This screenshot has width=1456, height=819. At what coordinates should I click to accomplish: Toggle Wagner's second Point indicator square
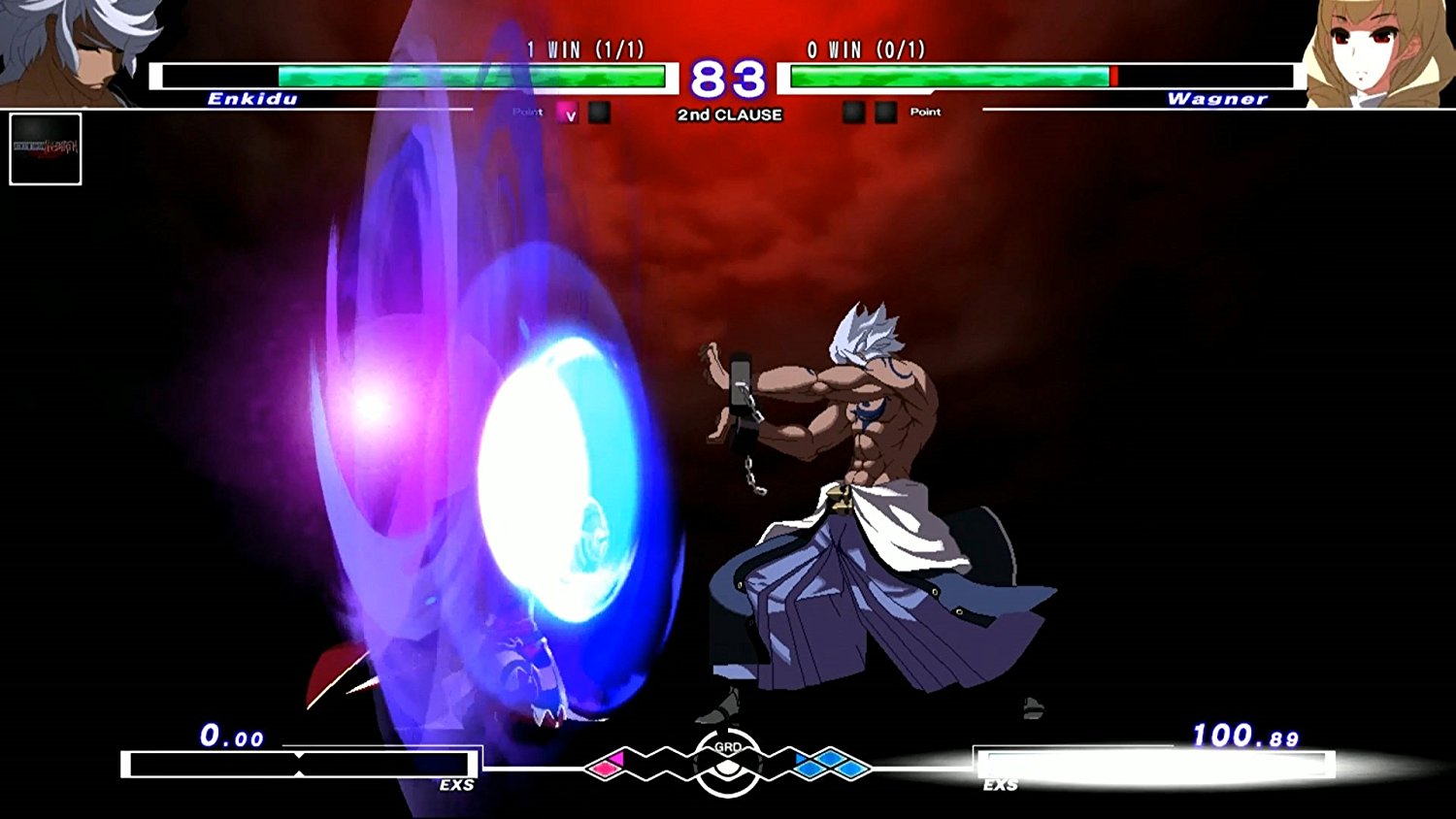(x=885, y=114)
